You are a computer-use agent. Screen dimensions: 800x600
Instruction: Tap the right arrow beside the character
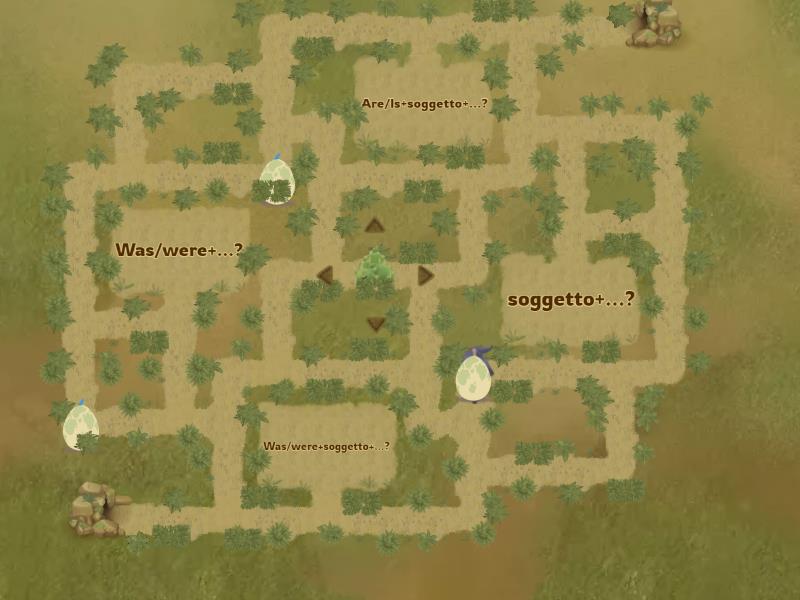[426, 275]
